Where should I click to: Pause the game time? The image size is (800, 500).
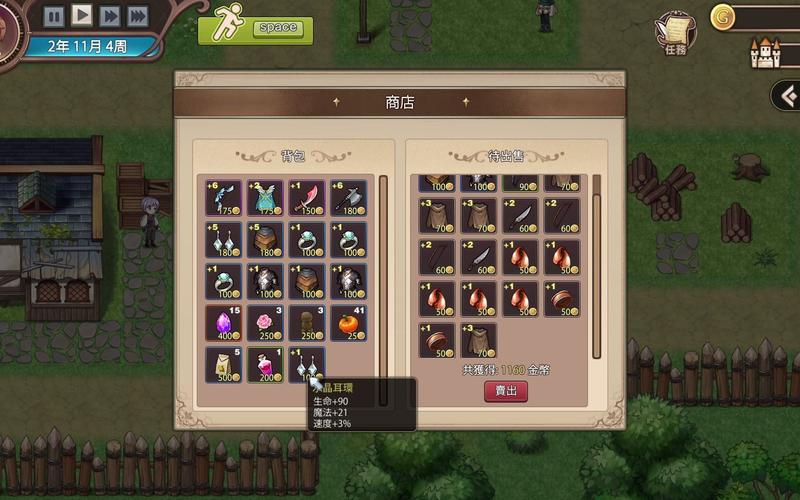54,15
